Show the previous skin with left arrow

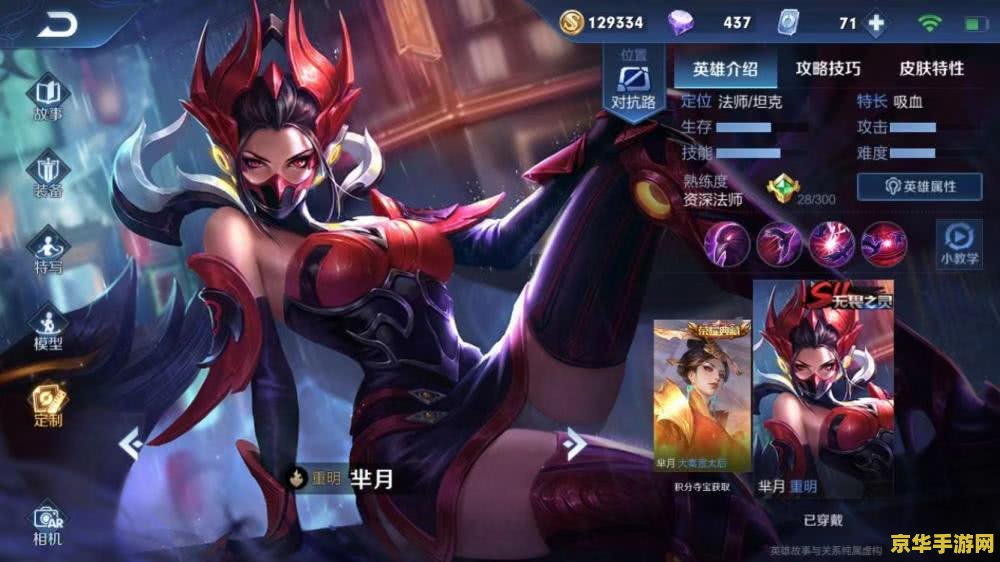coord(129,441)
